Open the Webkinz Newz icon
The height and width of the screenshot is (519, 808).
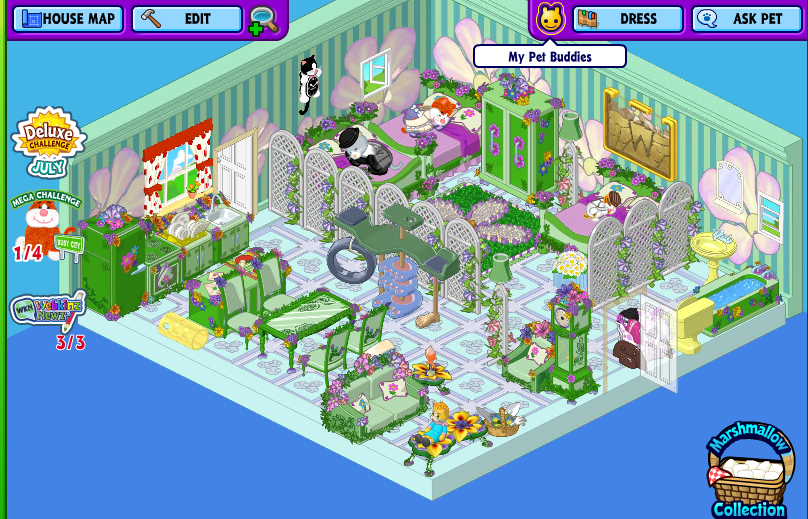[x=48, y=314]
